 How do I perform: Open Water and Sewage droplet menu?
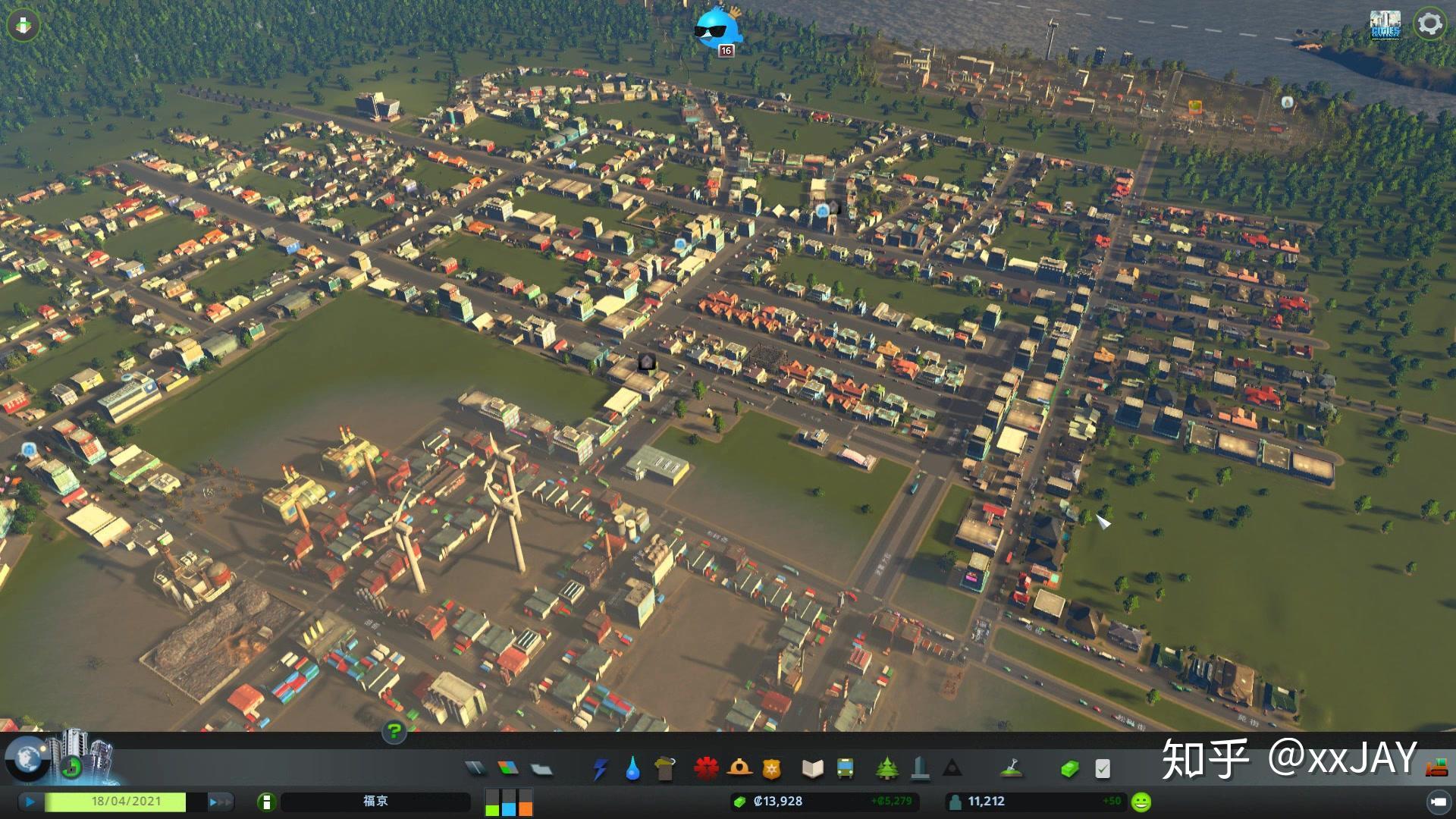click(x=632, y=769)
